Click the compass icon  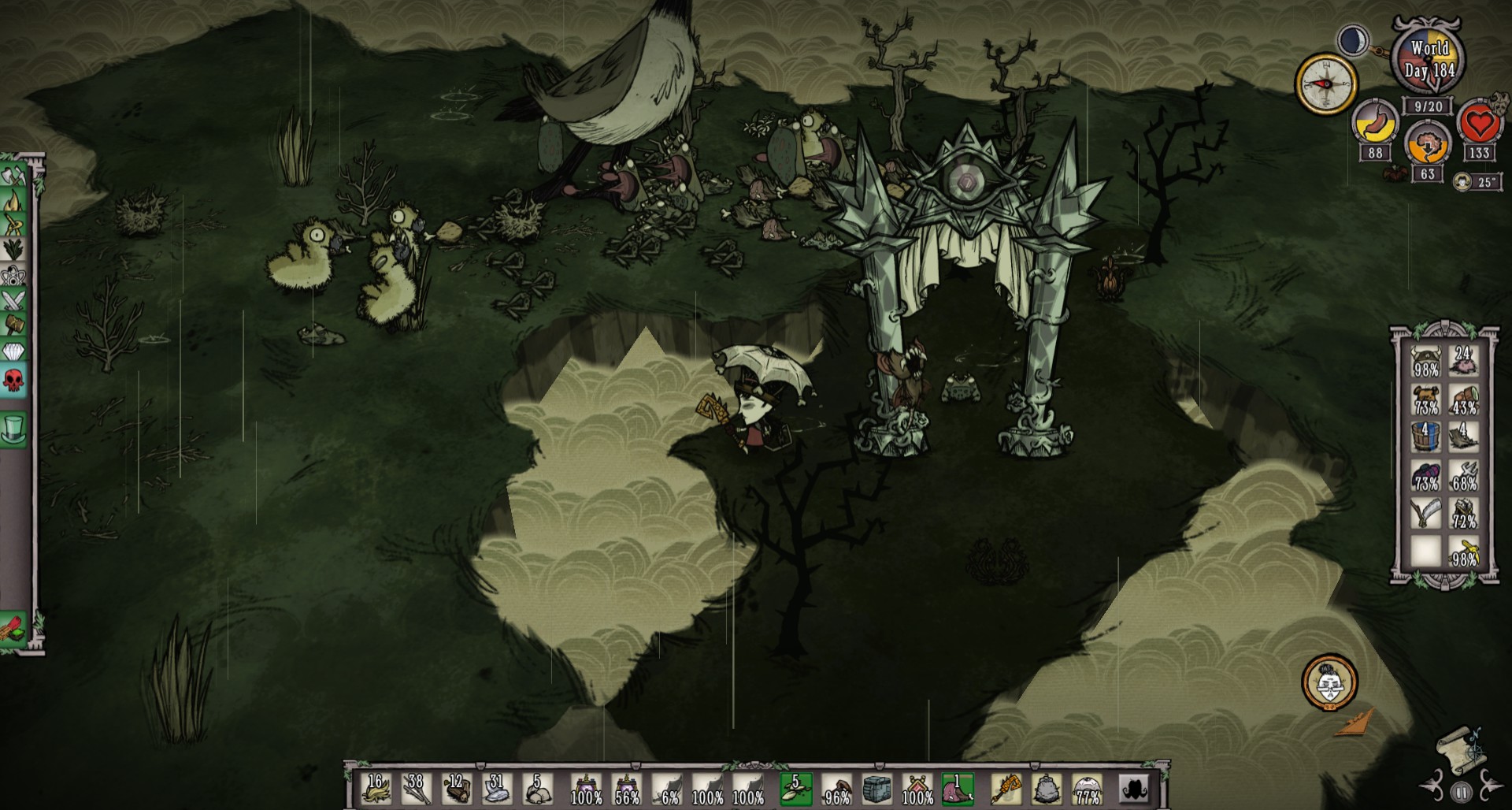pyautogui.click(x=1326, y=83)
